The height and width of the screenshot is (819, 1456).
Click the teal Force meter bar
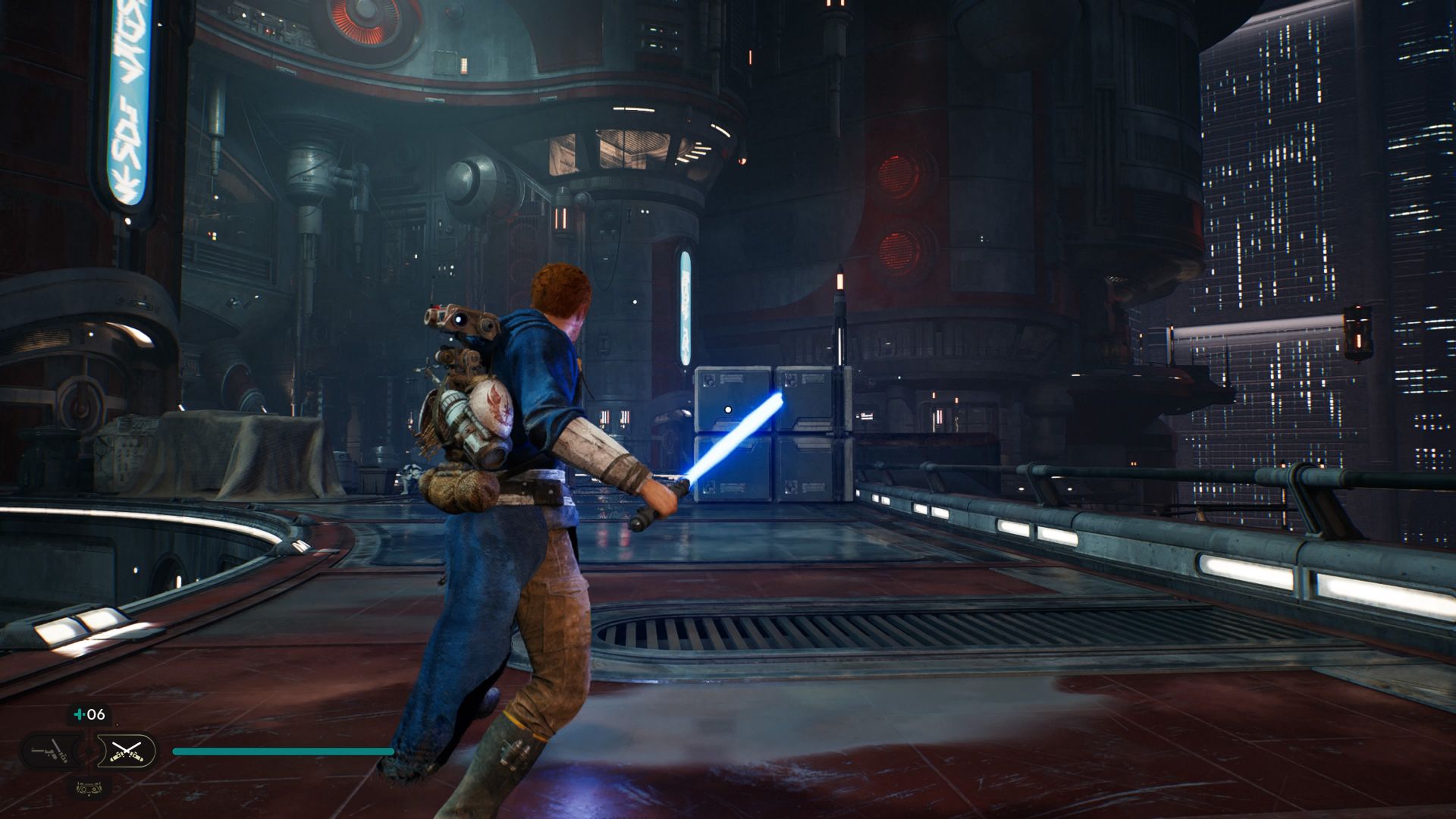(x=281, y=752)
